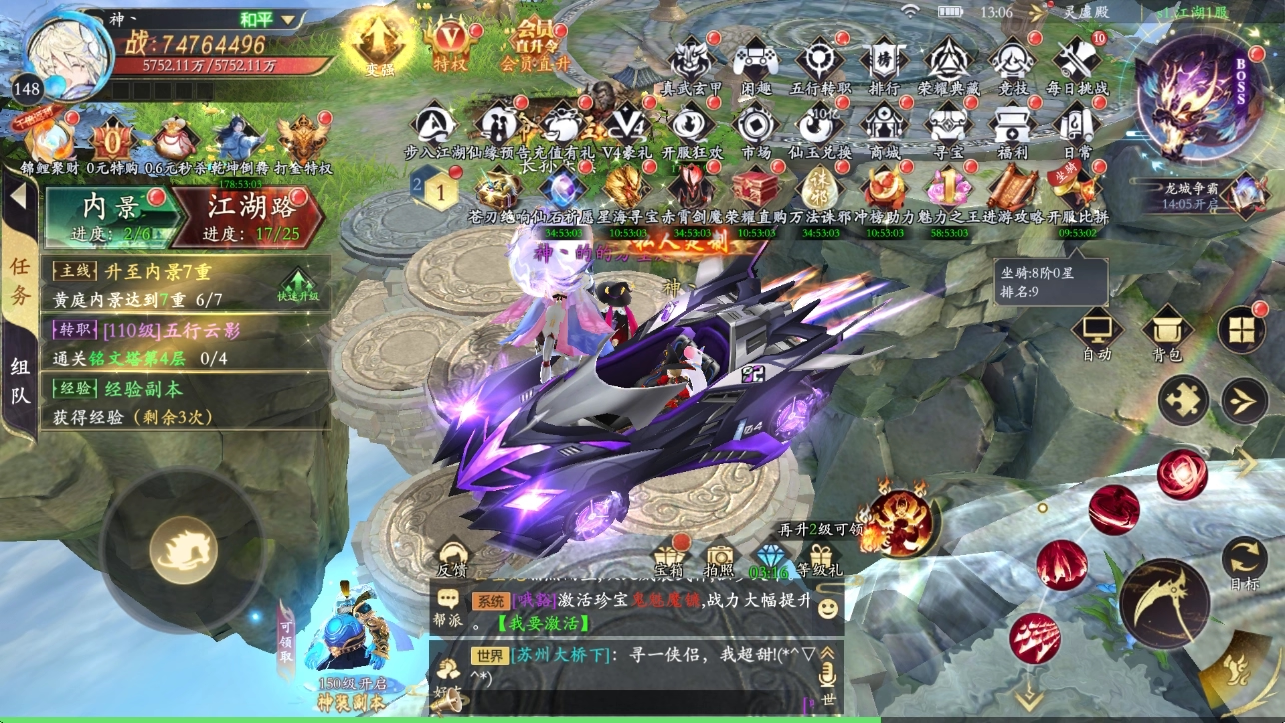Open the 商城 shop icon
Screen dimensions: 1285x723
pos(883,126)
